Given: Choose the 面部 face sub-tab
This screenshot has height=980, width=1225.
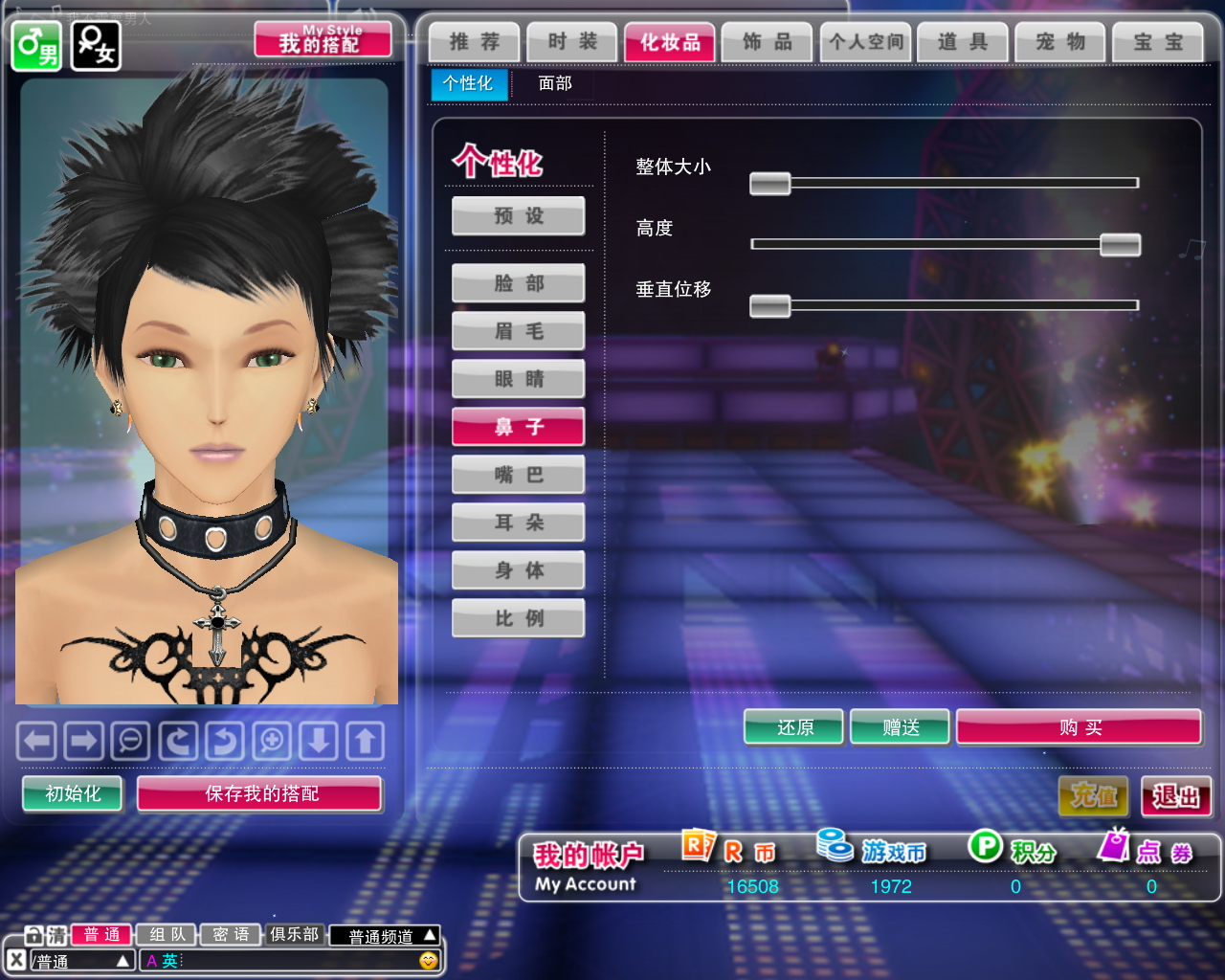Looking at the screenshot, I should pos(555,83).
